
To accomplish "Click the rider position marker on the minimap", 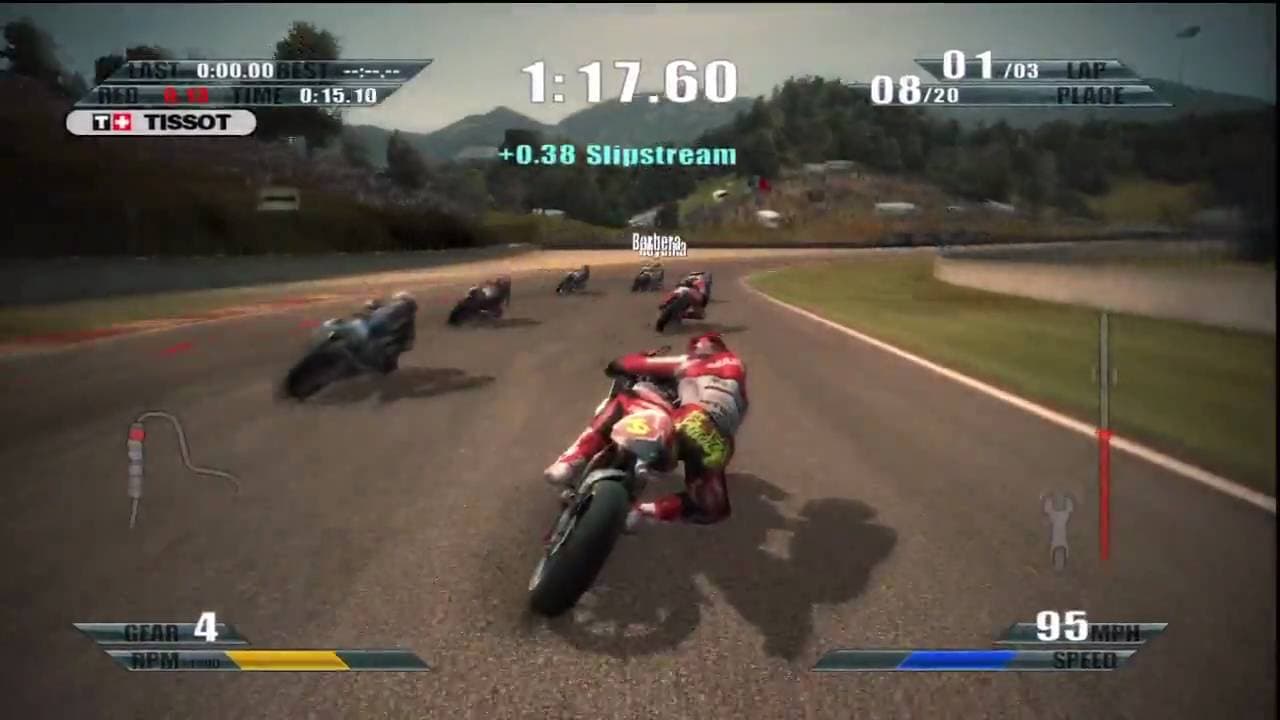I will click(138, 432).
